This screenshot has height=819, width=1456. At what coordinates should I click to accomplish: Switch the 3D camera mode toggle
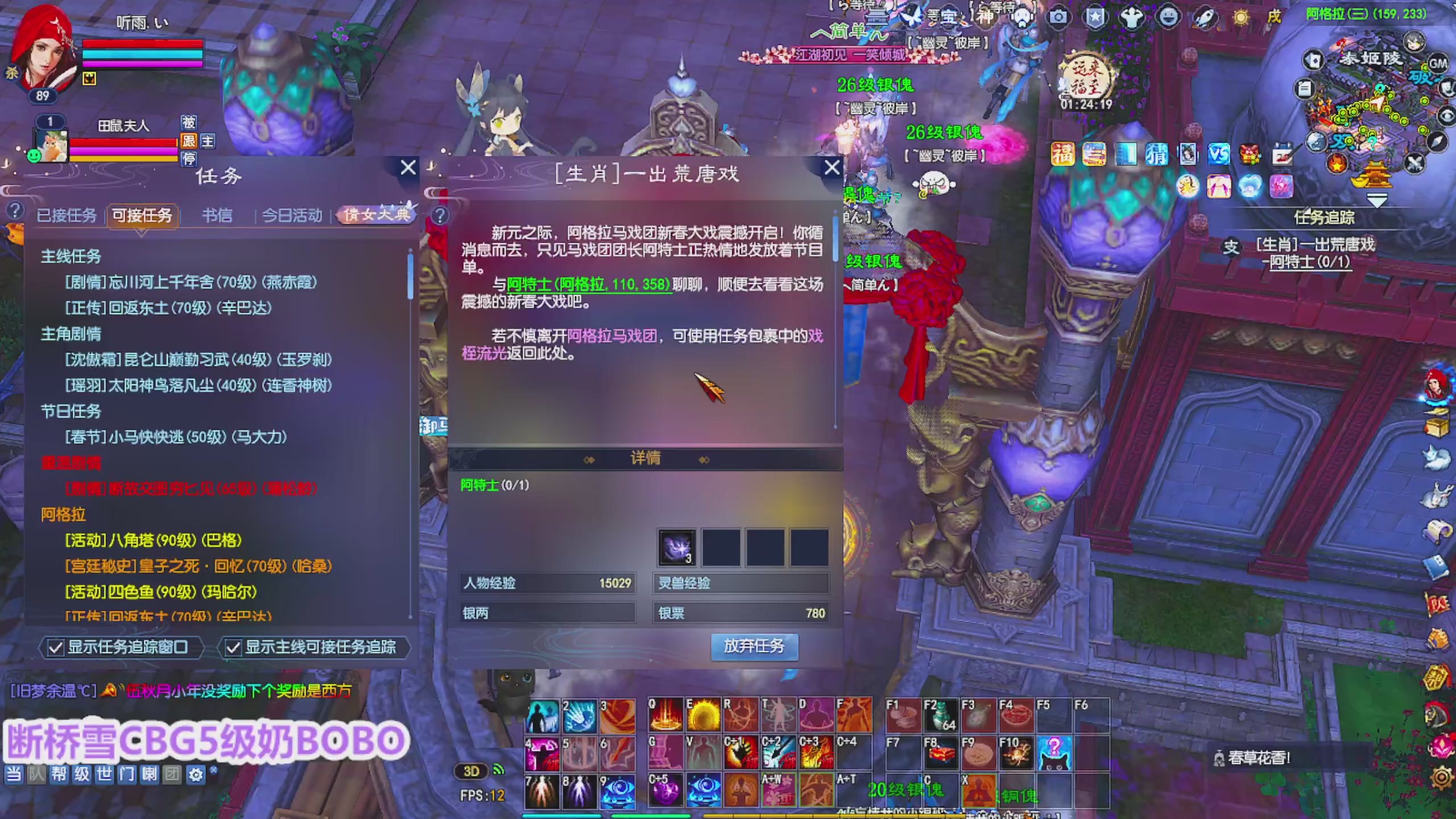click(x=471, y=771)
